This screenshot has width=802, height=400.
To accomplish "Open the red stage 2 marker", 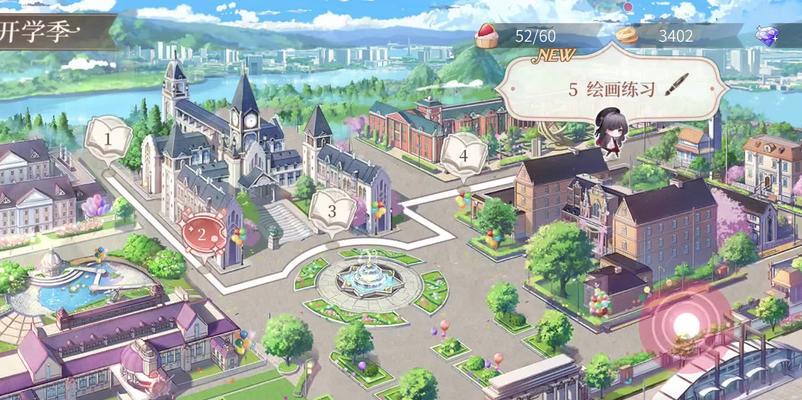I will pos(203,234).
